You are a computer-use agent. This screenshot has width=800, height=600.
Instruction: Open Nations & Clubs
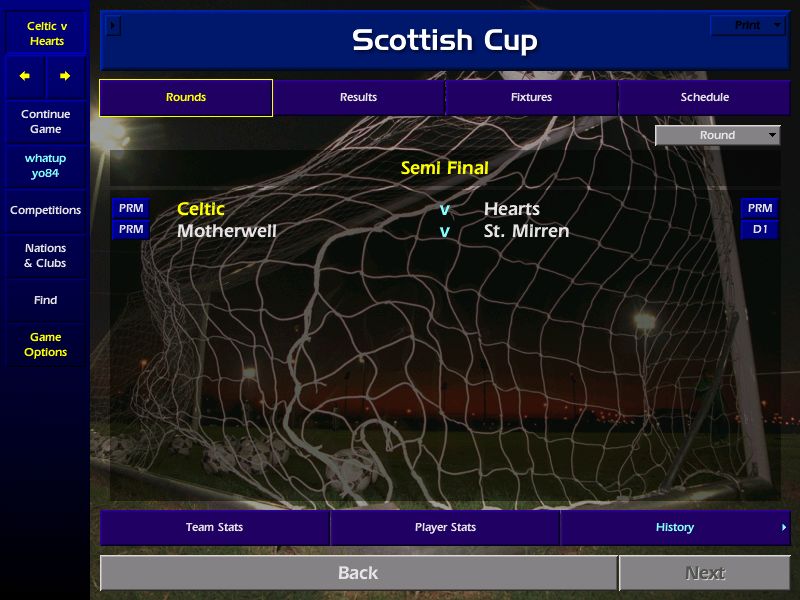point(45,255)
